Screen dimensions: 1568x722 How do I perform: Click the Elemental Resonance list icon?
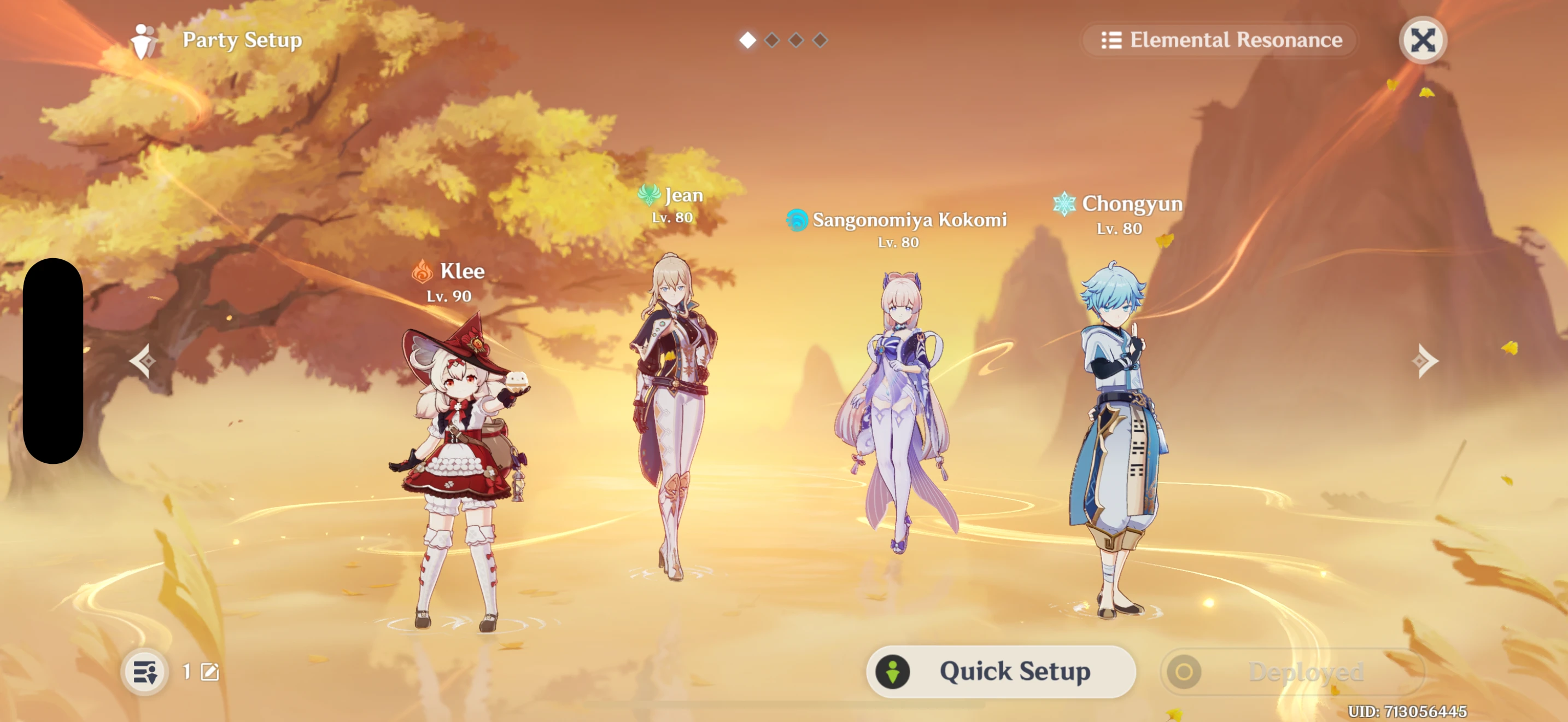click(x=1111, y=39)
